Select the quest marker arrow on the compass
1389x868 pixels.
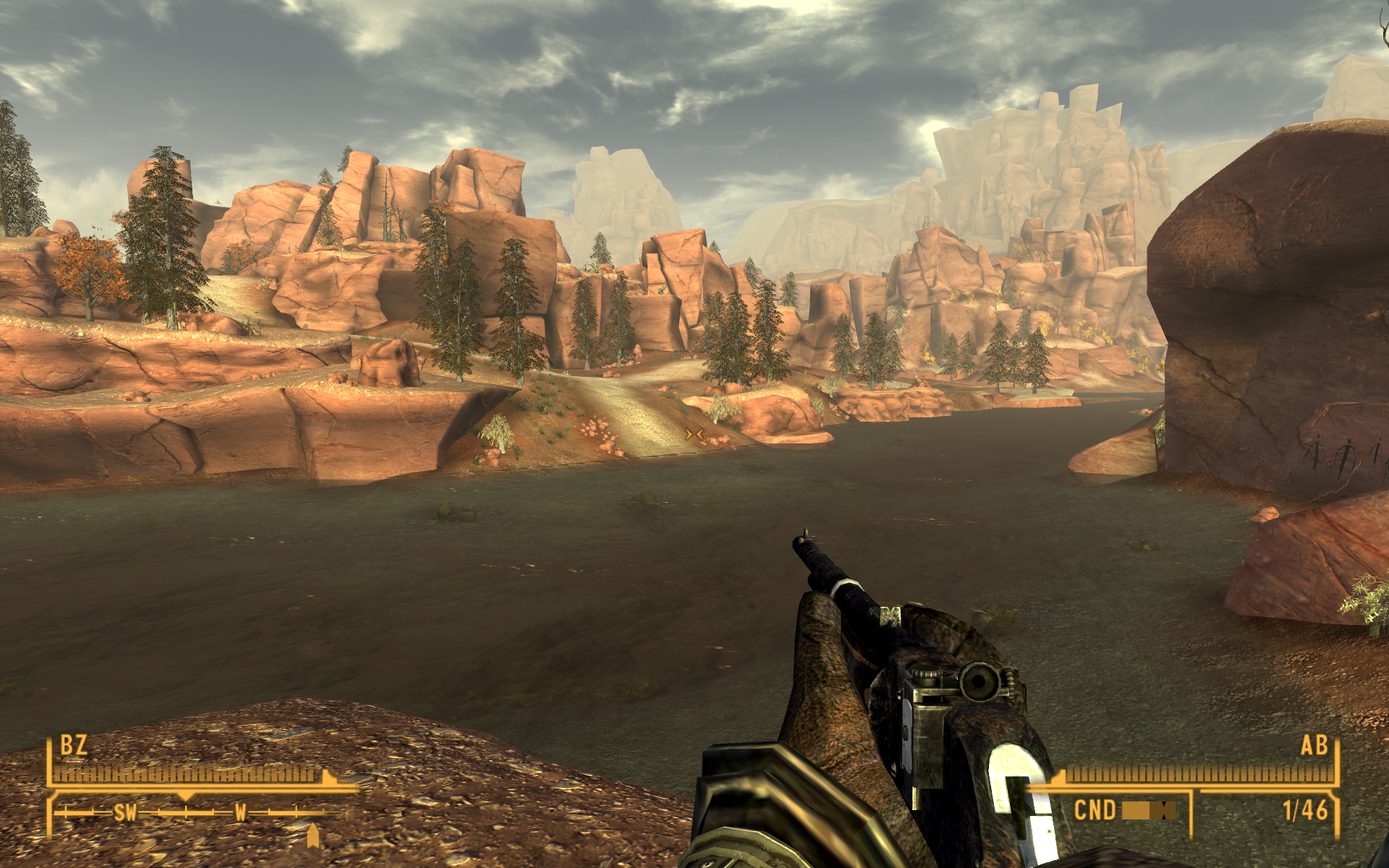pos(313,835)
